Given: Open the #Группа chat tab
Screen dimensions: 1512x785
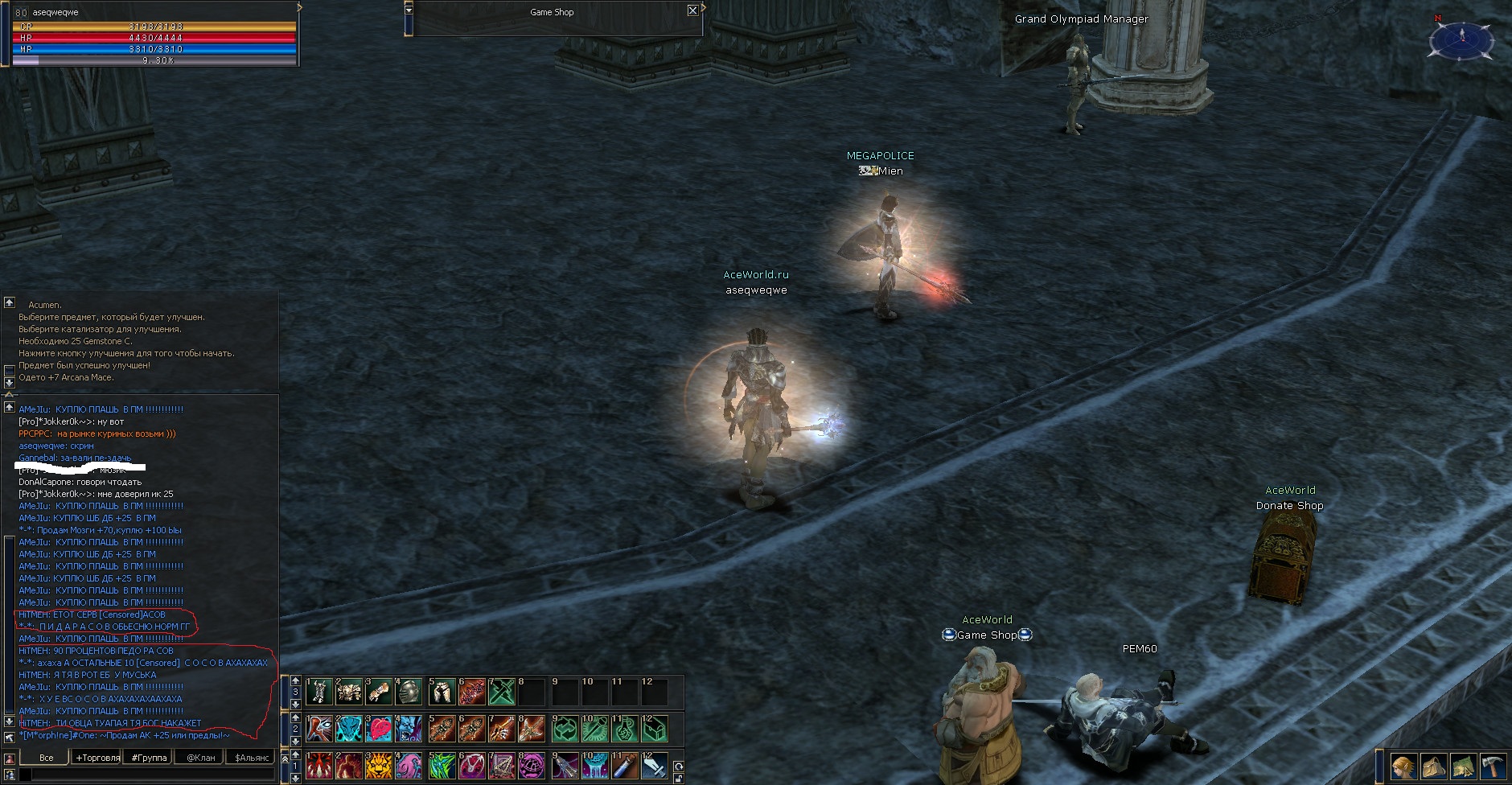Looking at the screenshot, I should [x=149, y=758].
